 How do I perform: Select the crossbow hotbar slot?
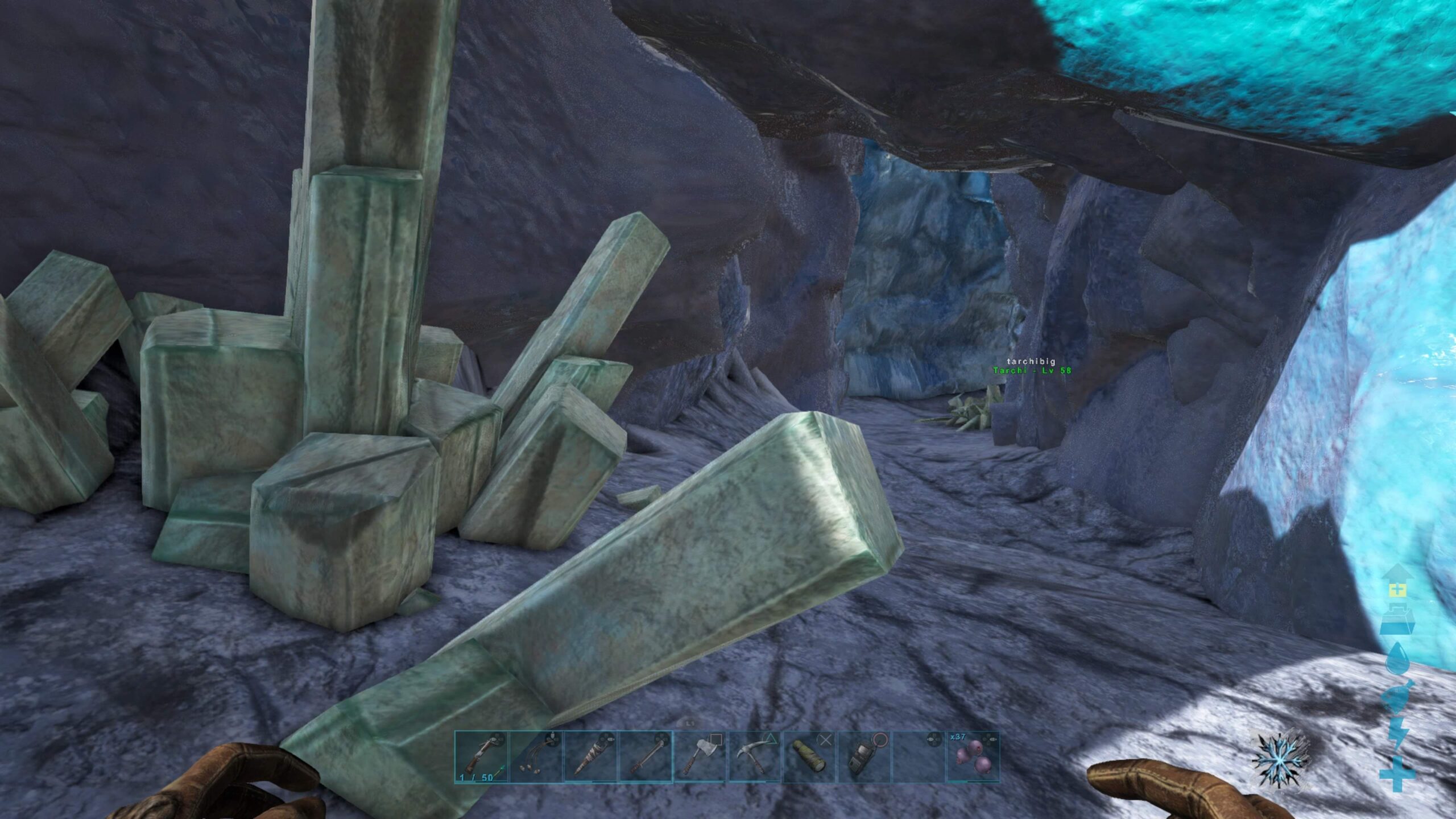click(481, 757)
